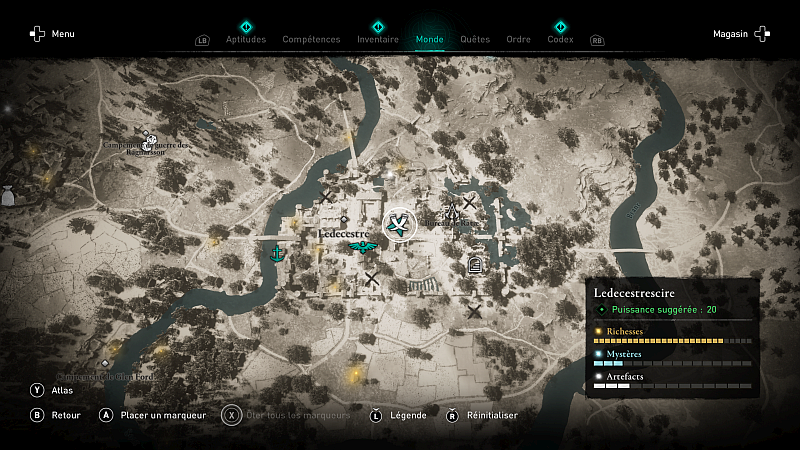The width and height of the screenshot is (800, 450).
Task: Select the teal anchor harbor marker
Action: point(277,254)
